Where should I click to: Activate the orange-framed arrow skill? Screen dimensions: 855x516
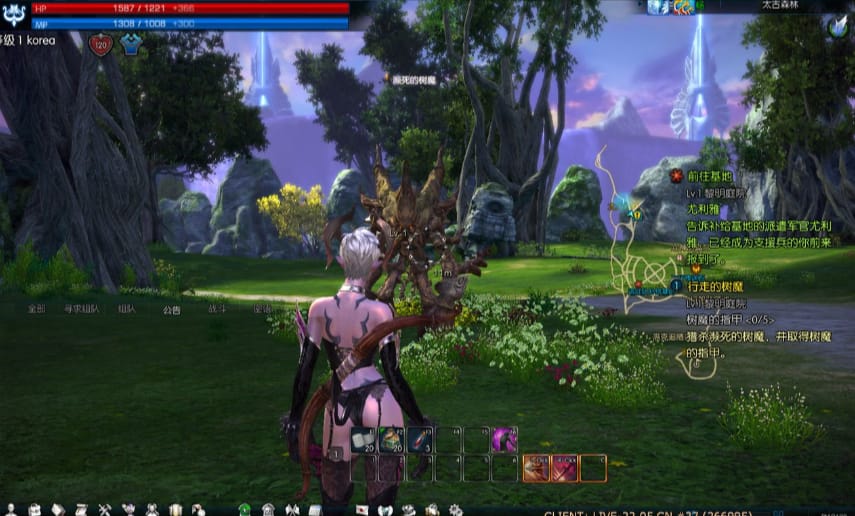tap(536, 467)
